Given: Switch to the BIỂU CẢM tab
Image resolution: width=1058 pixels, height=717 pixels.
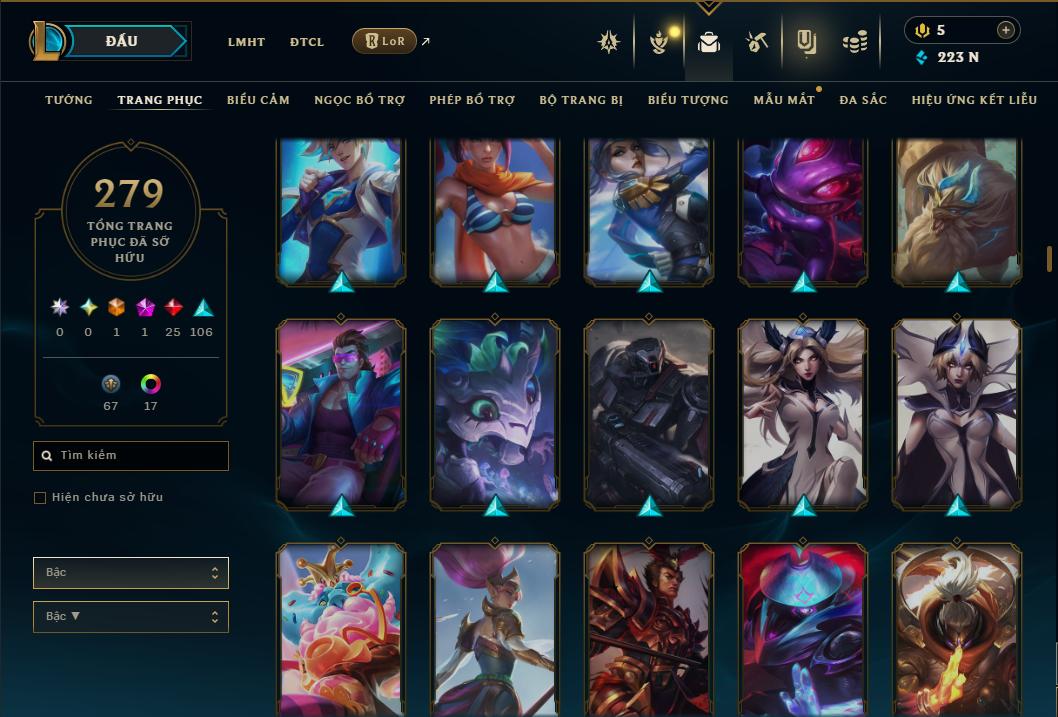Looking at the screenshot, I should click(258, 100).
